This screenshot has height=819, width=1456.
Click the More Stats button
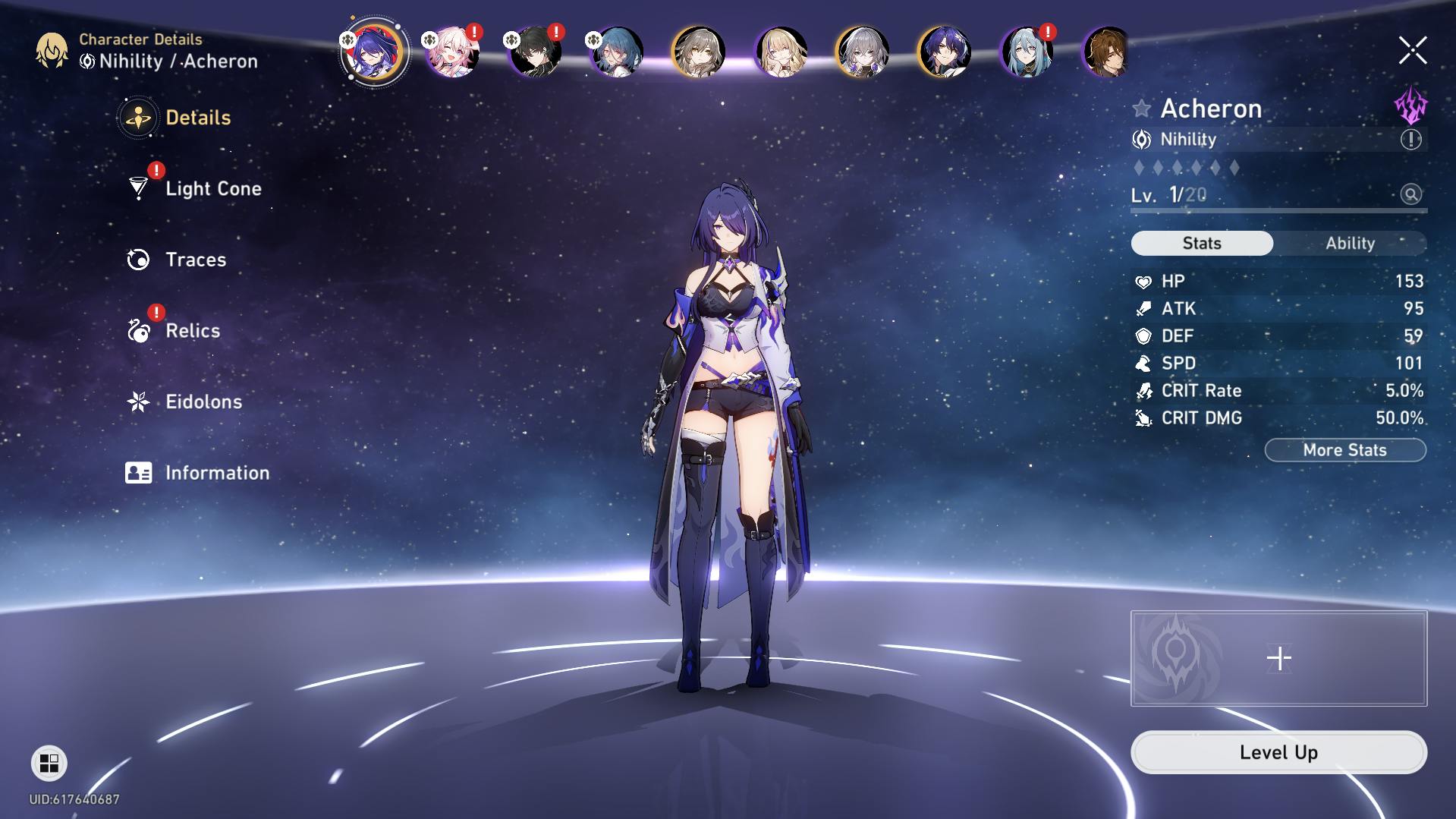point(1344,450)
